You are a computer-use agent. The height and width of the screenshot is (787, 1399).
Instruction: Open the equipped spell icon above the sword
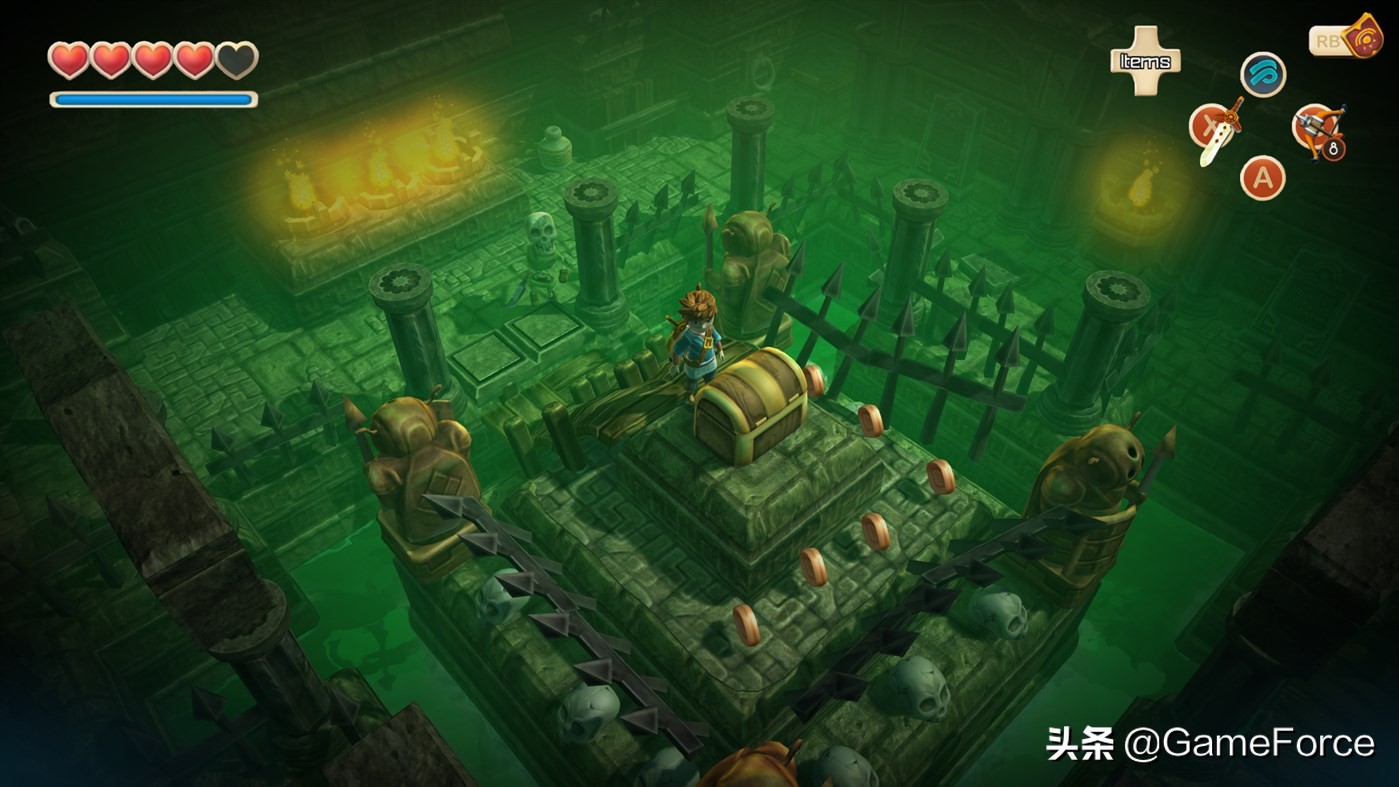[1262, 75]
